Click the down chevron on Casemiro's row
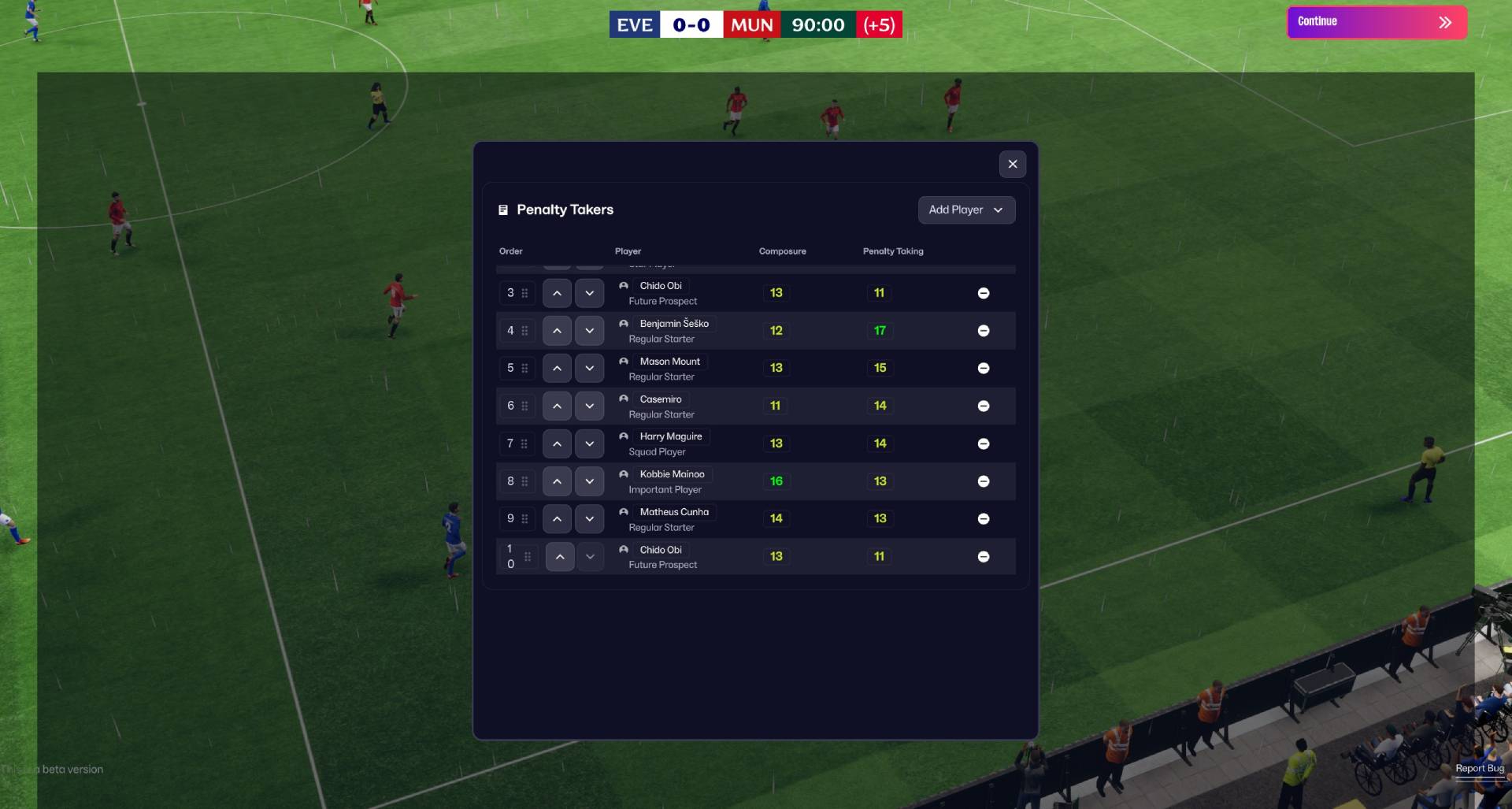This screenshot has height=809, width=1512. pyautogui.click(x=589, y=406)
